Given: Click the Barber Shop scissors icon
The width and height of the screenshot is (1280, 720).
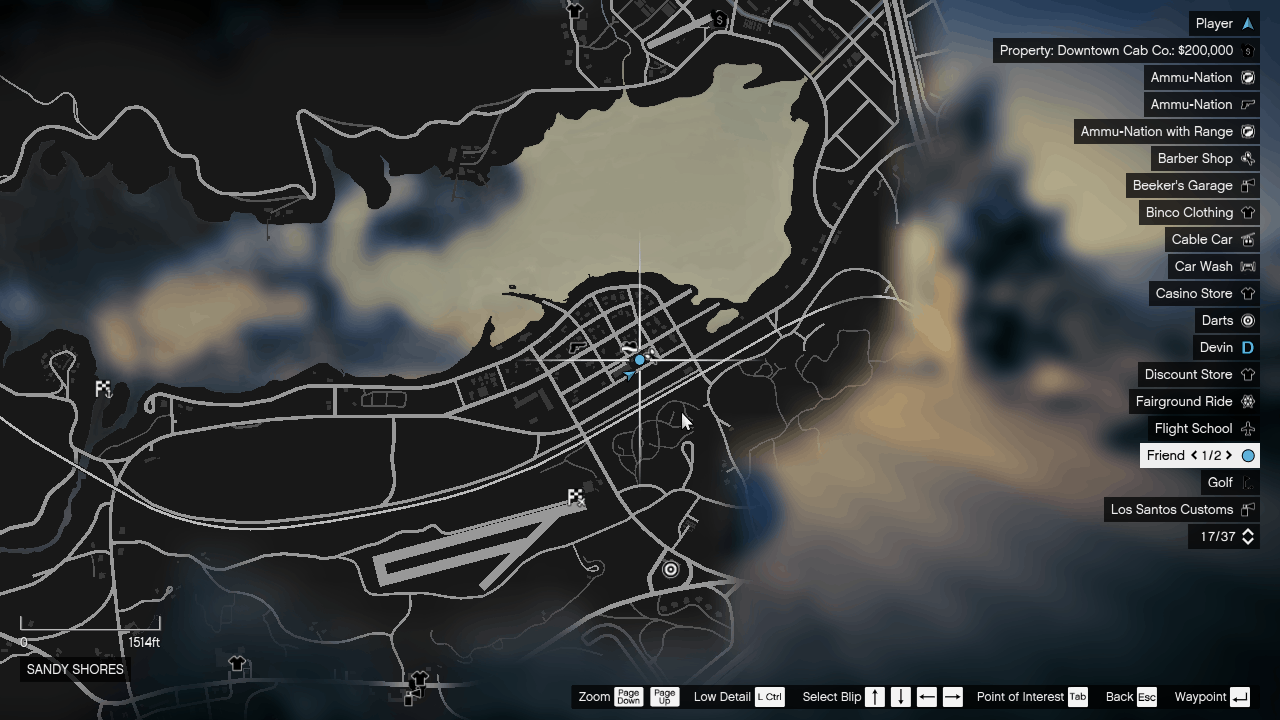Looking at the screenshot, I should (x=1247, y=158).
